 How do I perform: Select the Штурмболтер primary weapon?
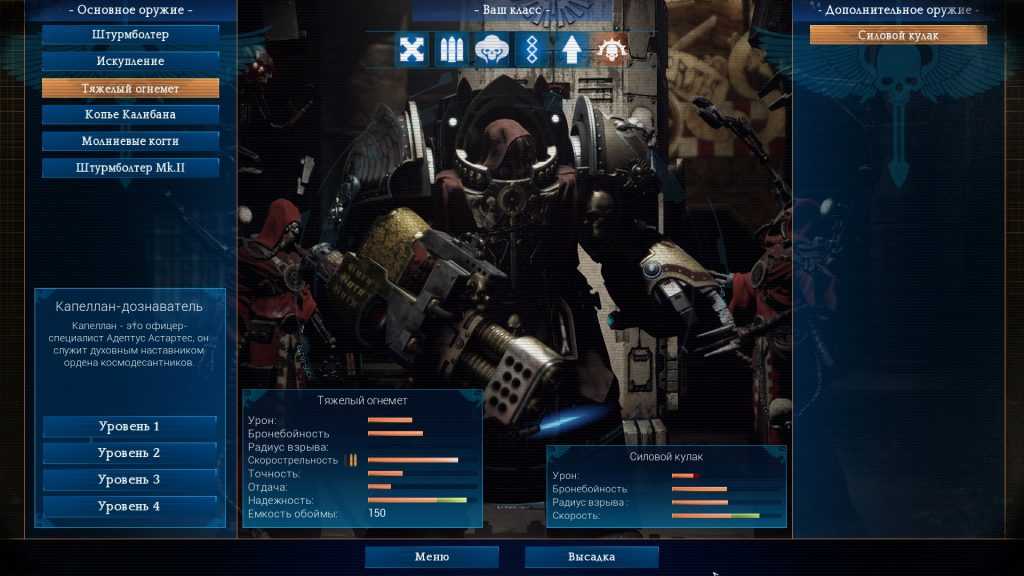tap(130, 35)
